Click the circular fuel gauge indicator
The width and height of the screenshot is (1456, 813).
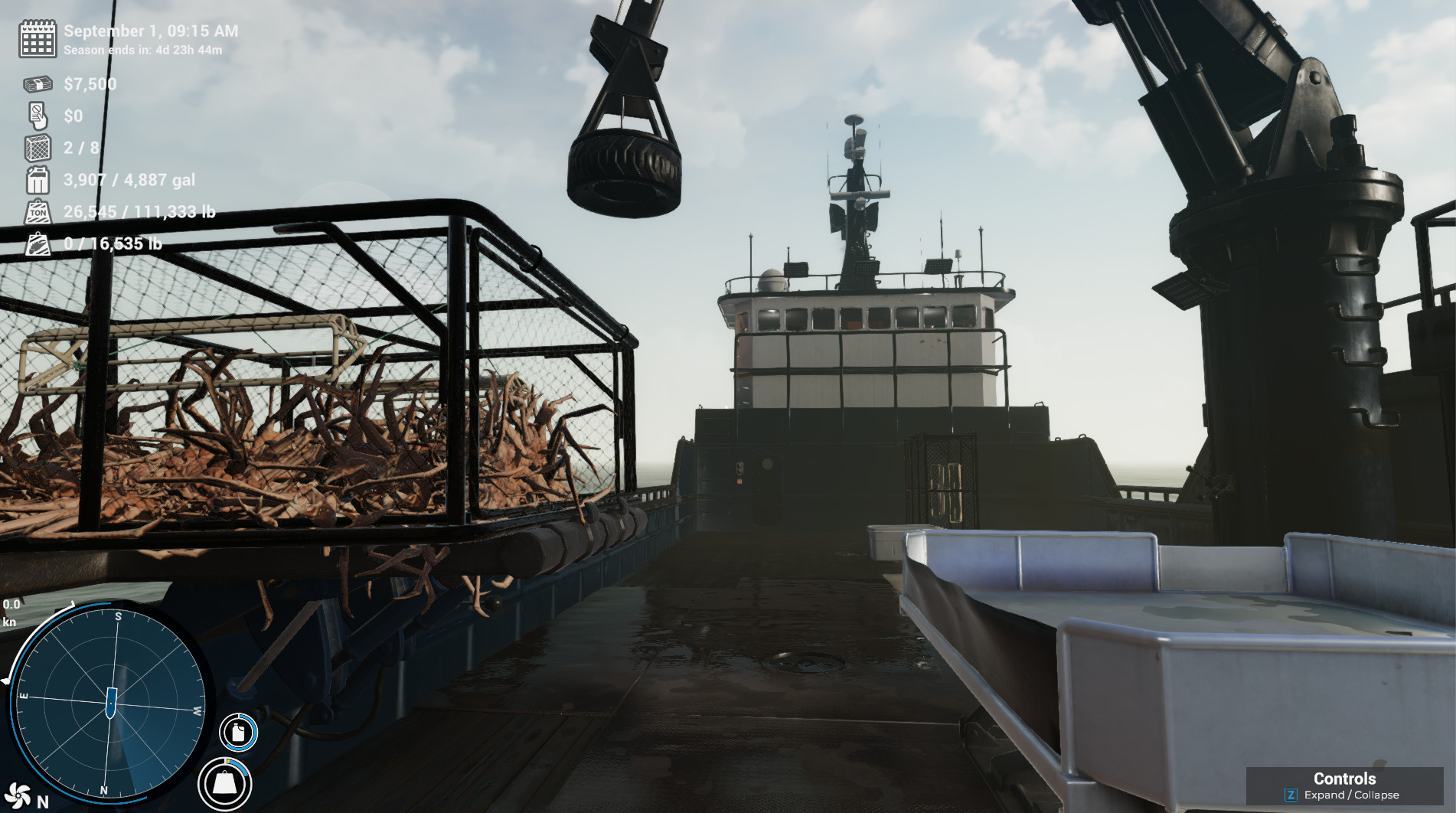coord(238,733)
